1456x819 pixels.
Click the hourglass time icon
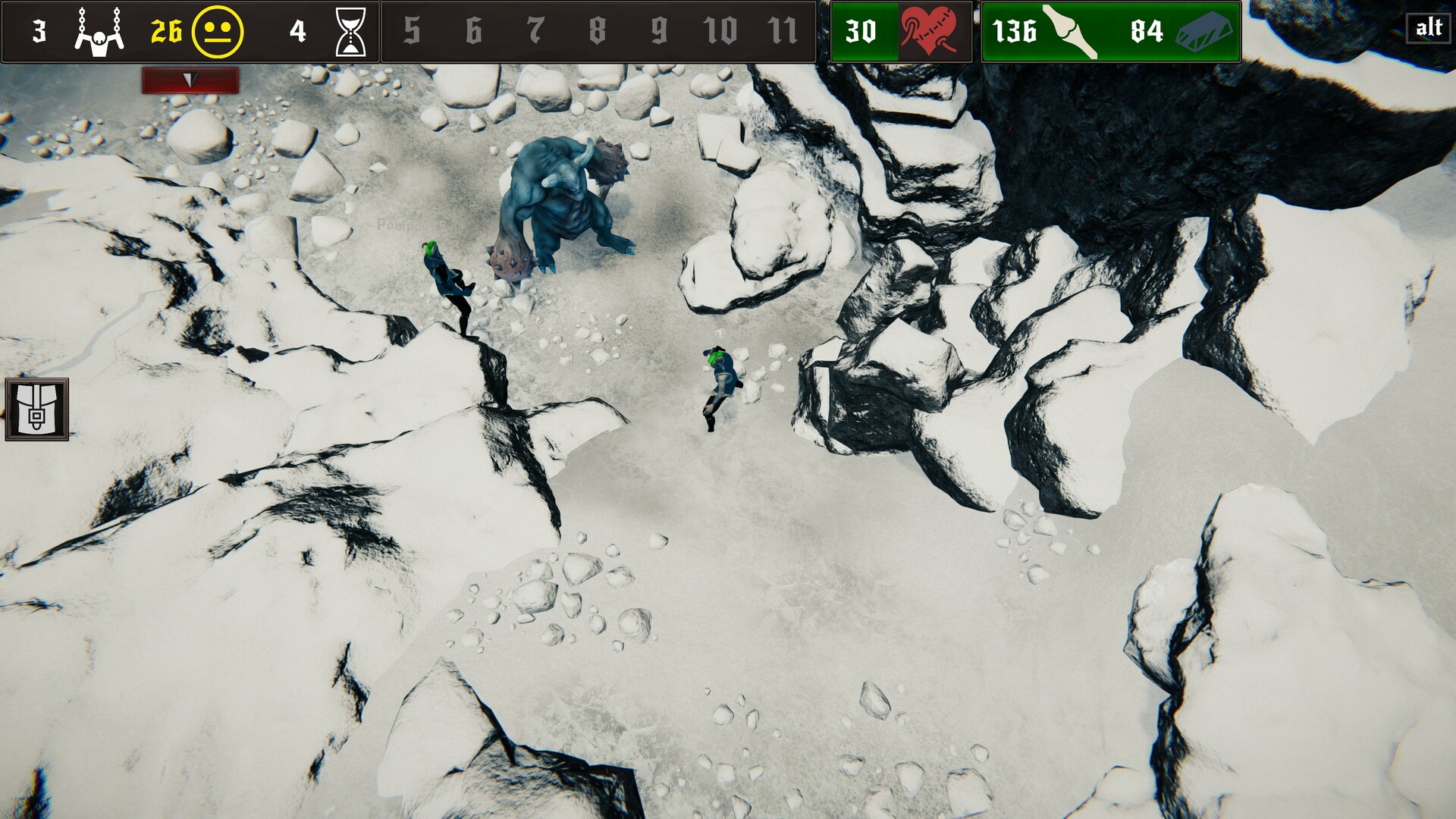click(x=350, y=31)
